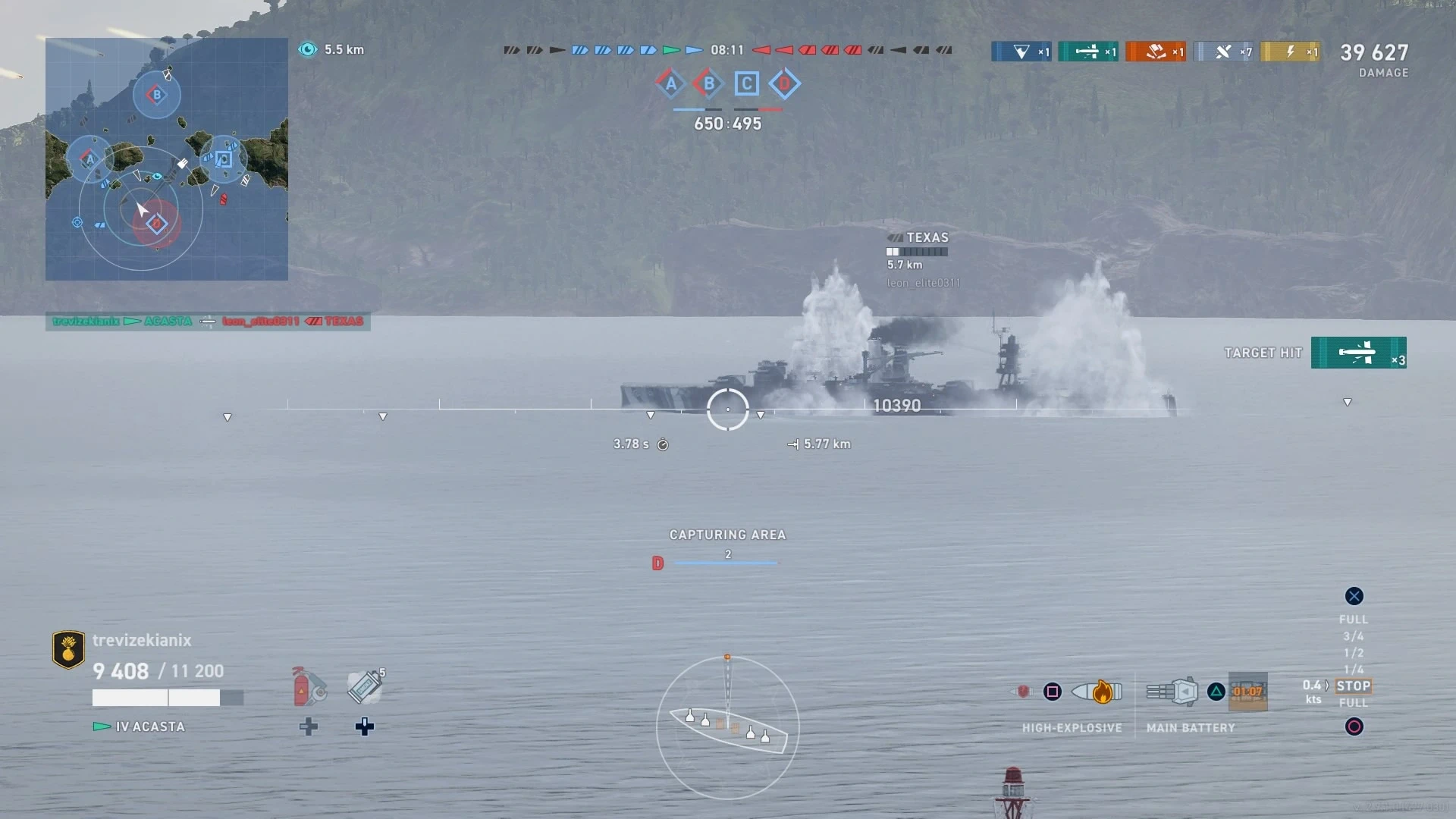Click the player badge emblem beside trevizekianix
The height and width of the screenshot is (819, 1456).
[68, 649]
